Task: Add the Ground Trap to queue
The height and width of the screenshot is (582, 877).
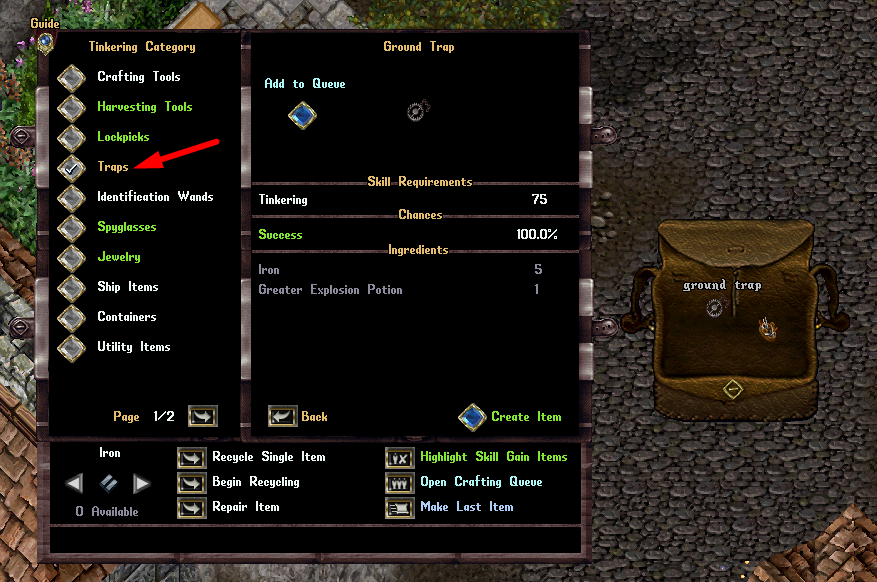Action: (x=302, y=115)
